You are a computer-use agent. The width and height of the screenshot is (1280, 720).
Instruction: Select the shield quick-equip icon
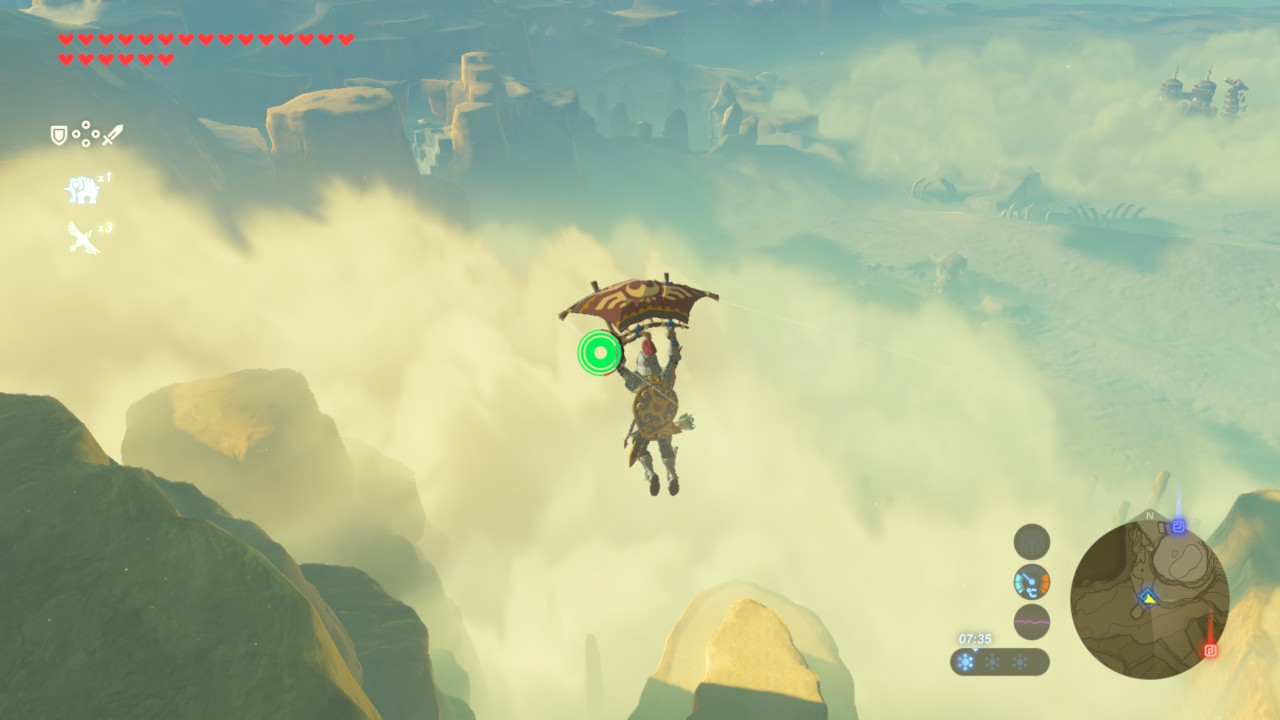(x=59, y=134)
